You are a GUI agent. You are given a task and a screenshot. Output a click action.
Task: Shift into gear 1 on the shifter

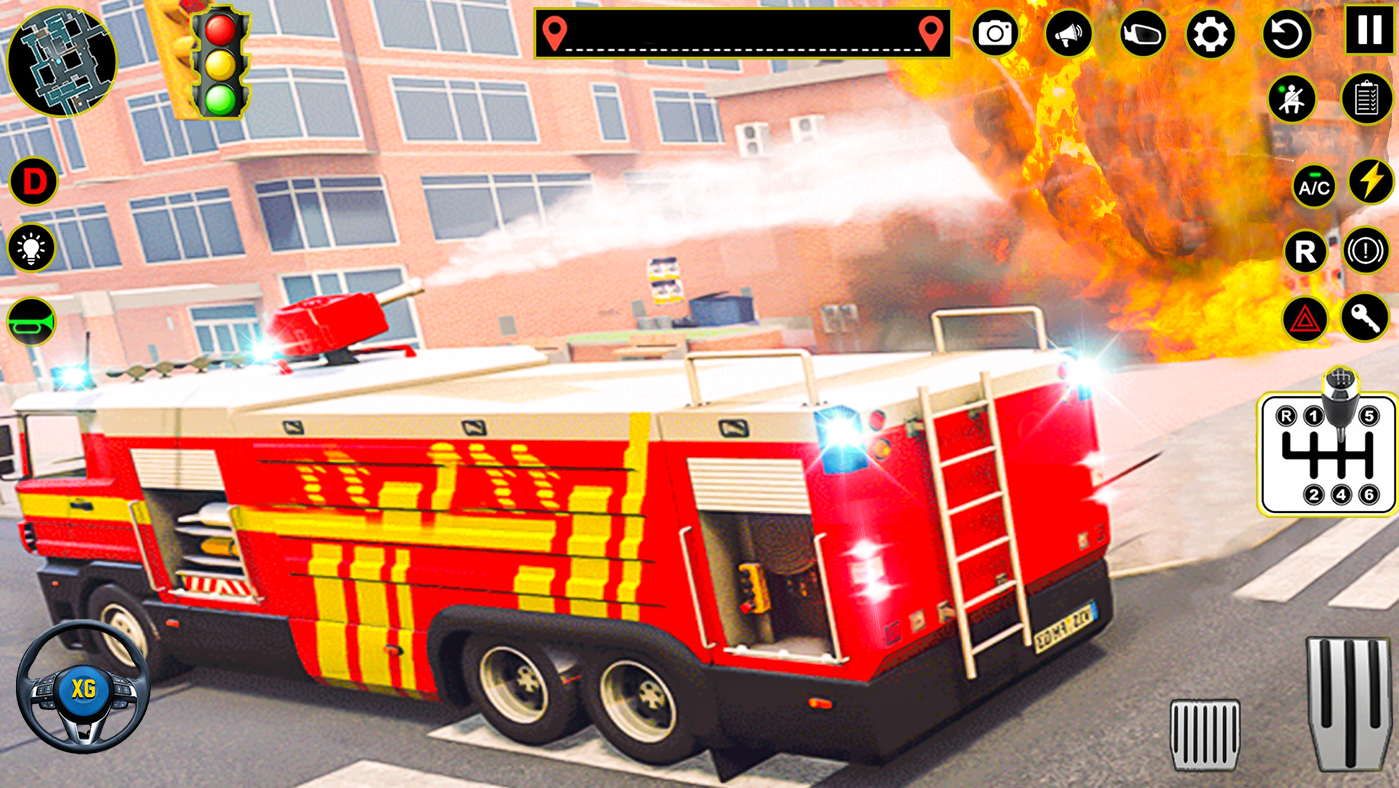tap(1313, 415)
